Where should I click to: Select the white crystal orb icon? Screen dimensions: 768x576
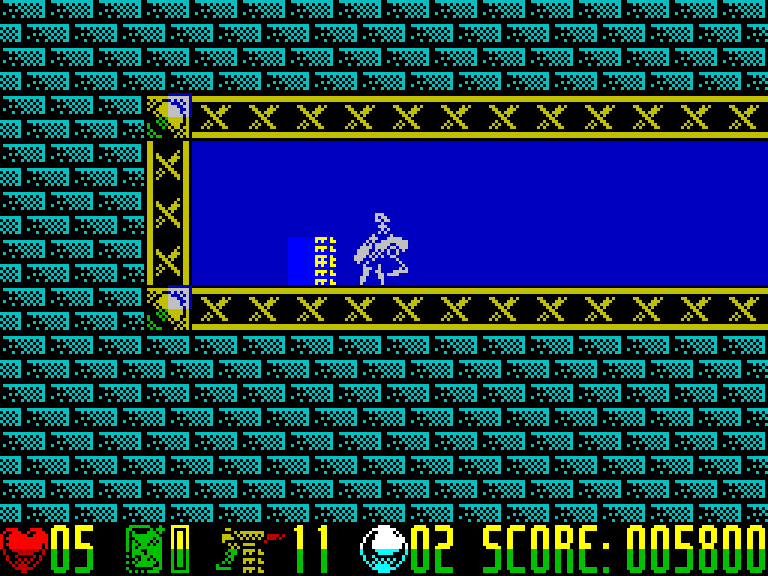point(383,549)
